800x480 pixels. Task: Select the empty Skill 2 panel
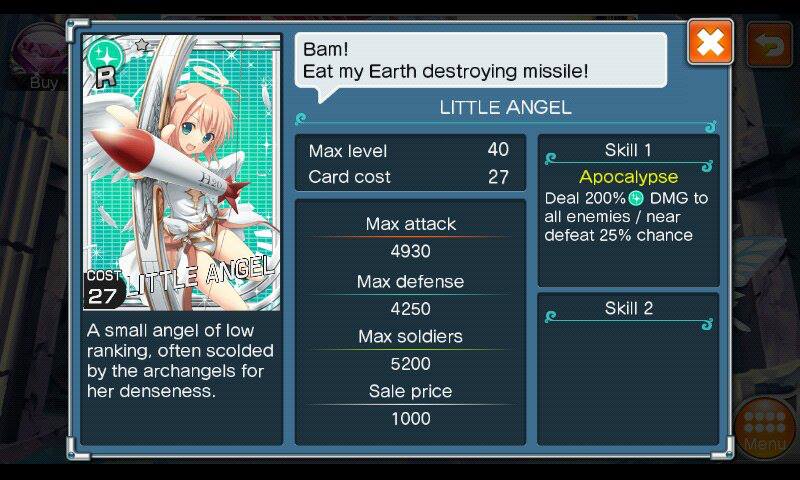[x=628, y=368]
